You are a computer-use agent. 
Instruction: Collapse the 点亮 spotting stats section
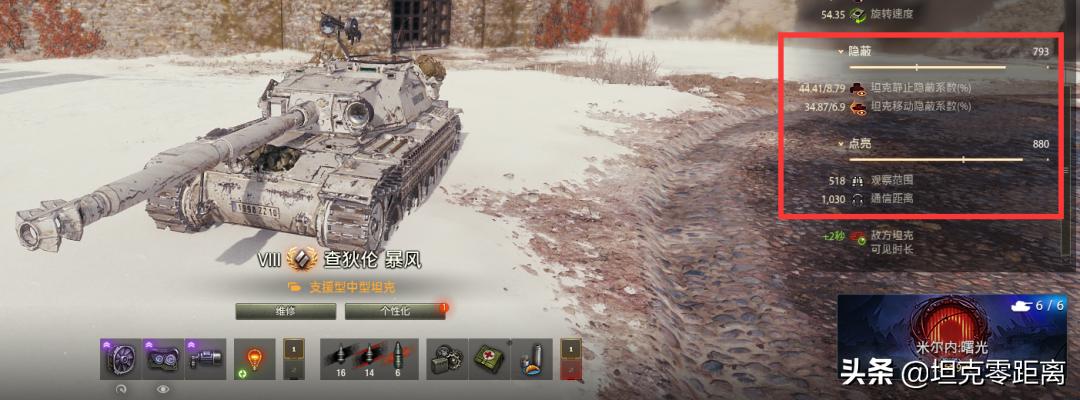pos(842,144)
